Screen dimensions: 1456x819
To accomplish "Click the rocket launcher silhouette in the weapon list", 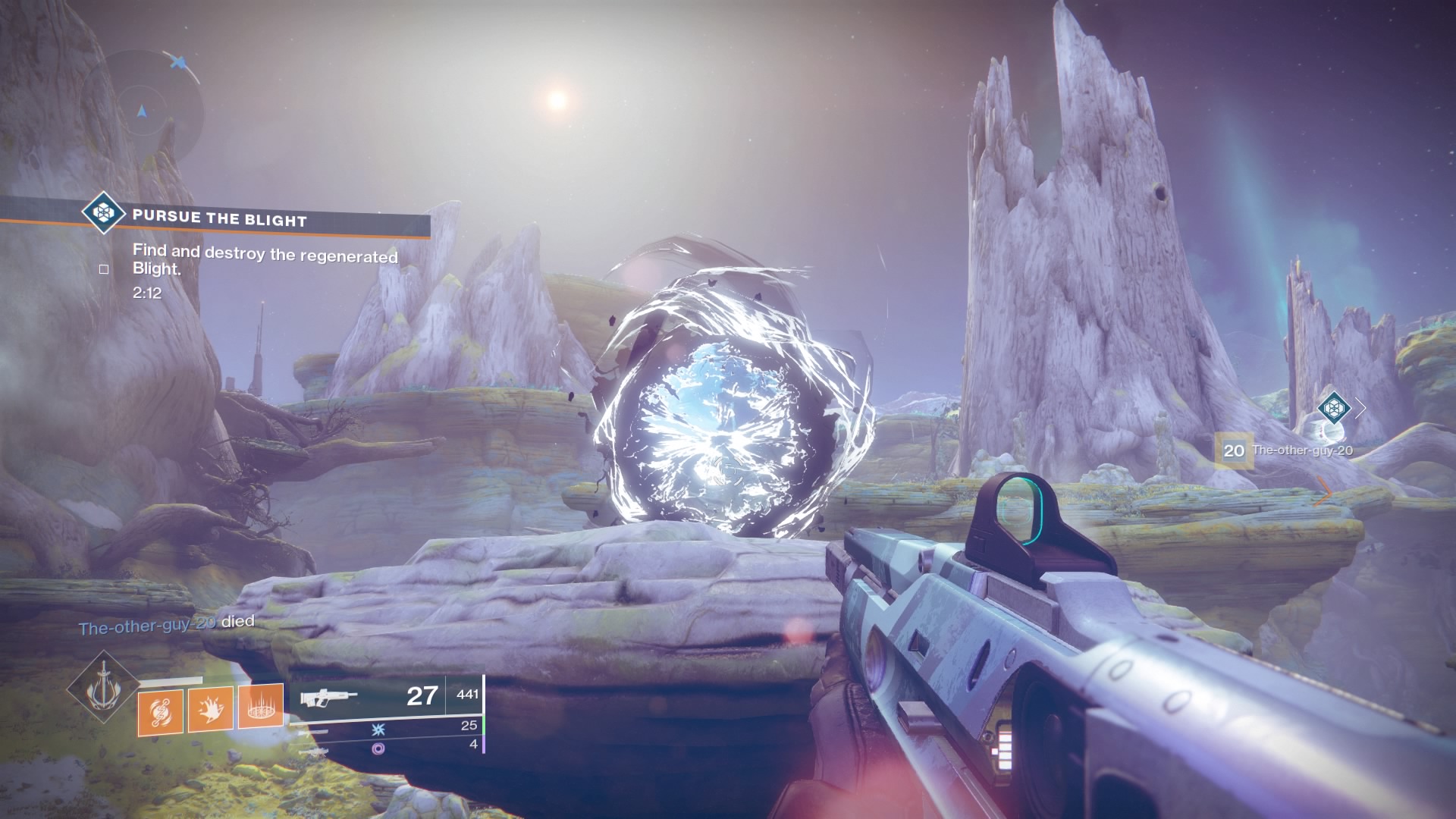I will tap(315, 751).
